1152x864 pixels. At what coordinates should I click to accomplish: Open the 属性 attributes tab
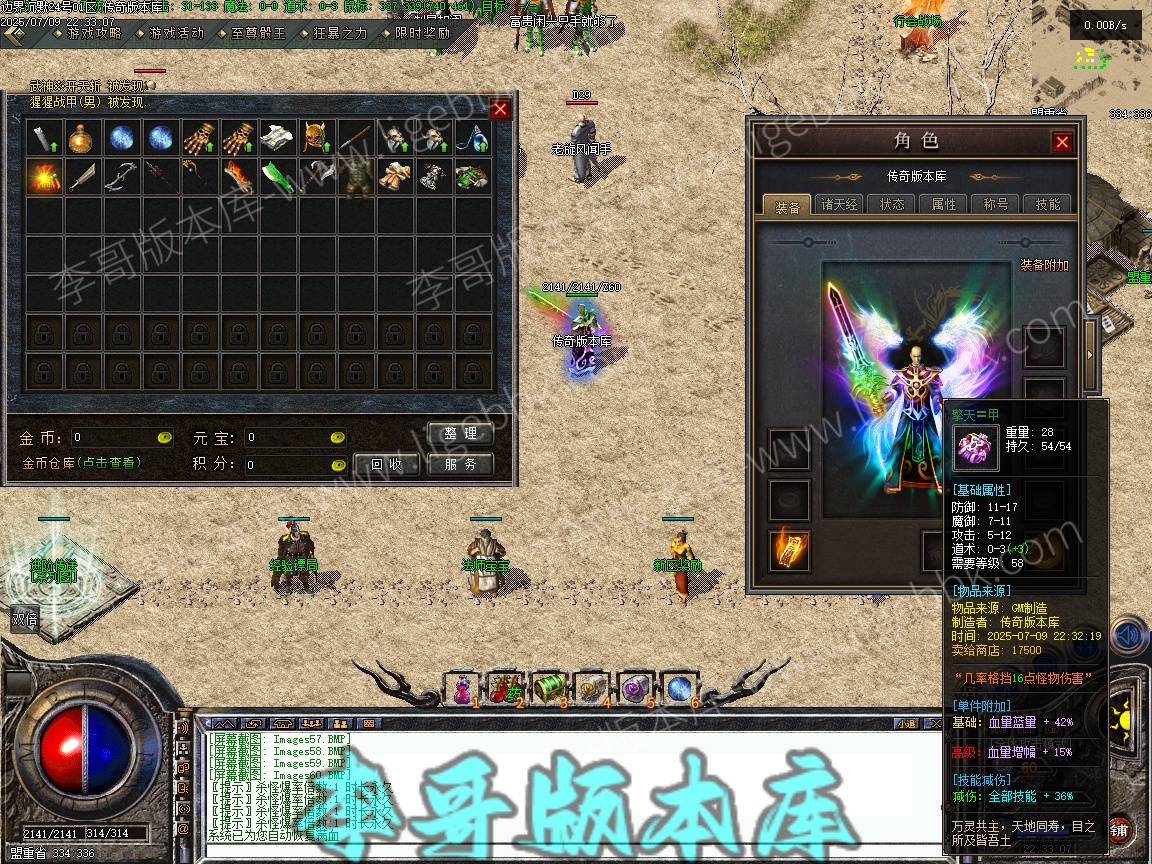[944, 205]
